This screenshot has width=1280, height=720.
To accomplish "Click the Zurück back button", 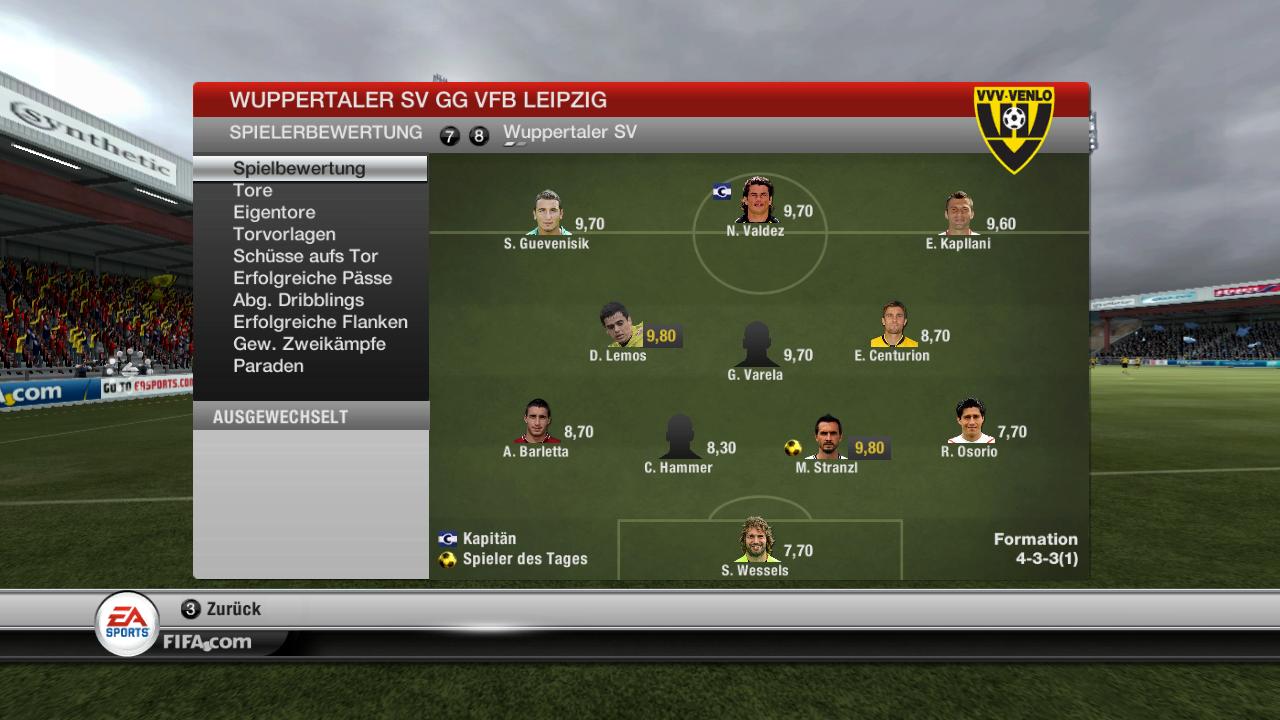I will pyautogui.click(x=222, y=609).
